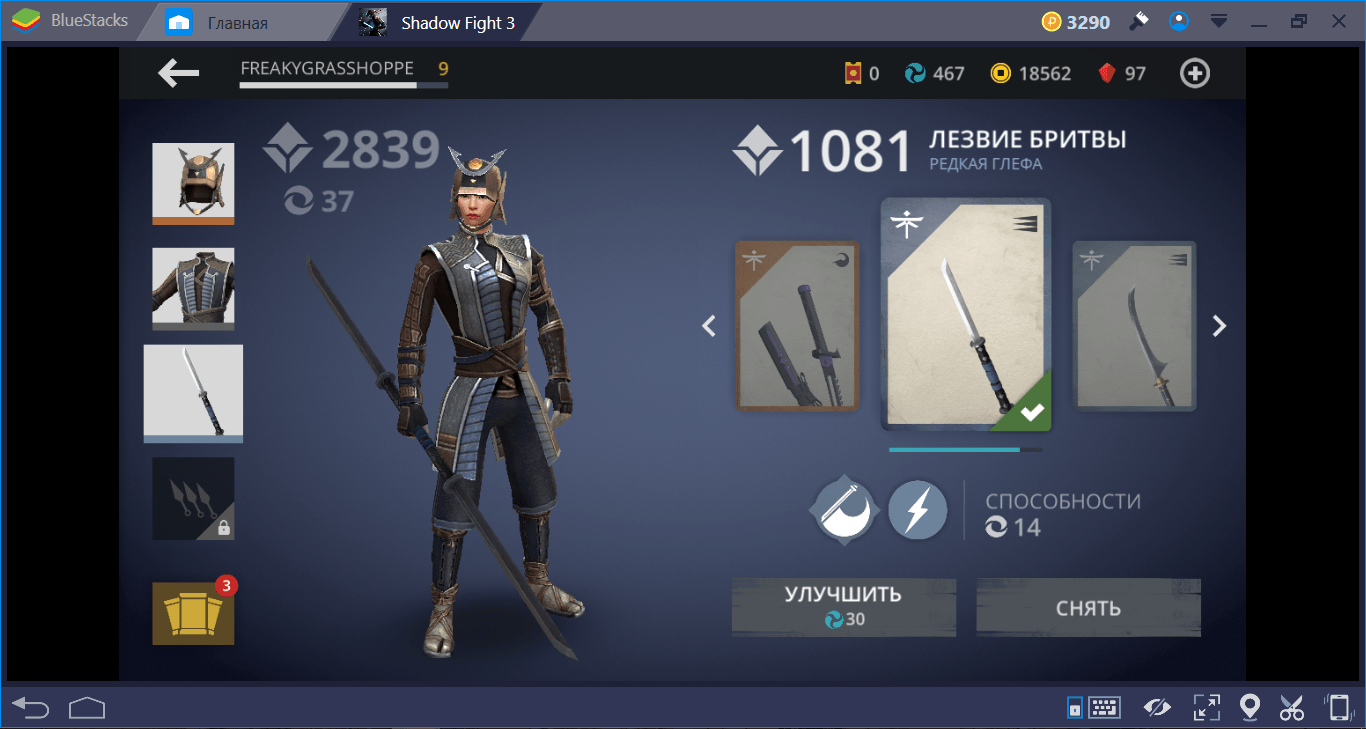
Task: Unequip the weapon with СНЯТЬ button
Action: 1088,606
